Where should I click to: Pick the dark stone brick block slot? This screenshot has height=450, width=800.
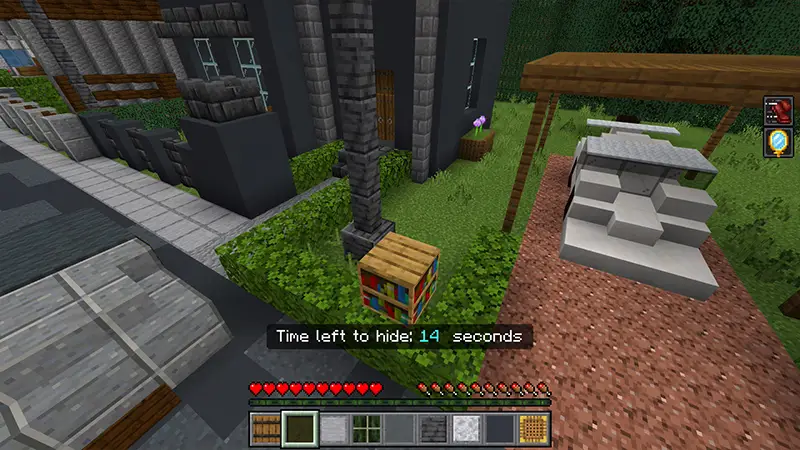tap(433, 429)
